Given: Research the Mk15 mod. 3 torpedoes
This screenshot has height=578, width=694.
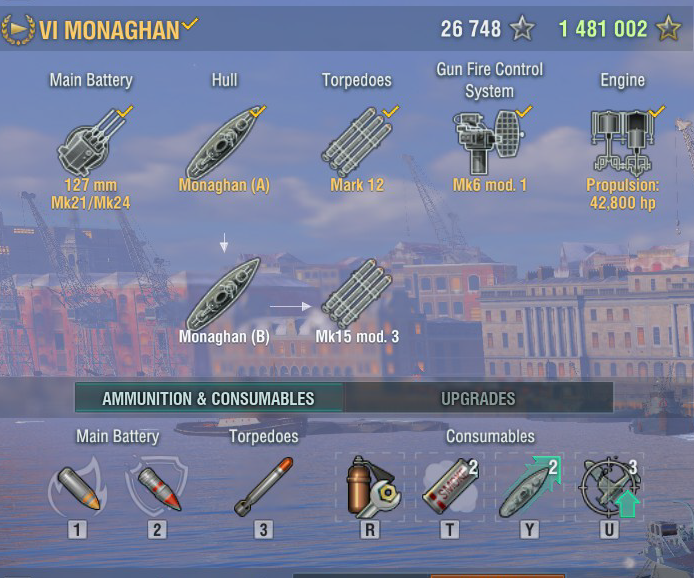Looking at the screenshot, I should coord(357,295).
